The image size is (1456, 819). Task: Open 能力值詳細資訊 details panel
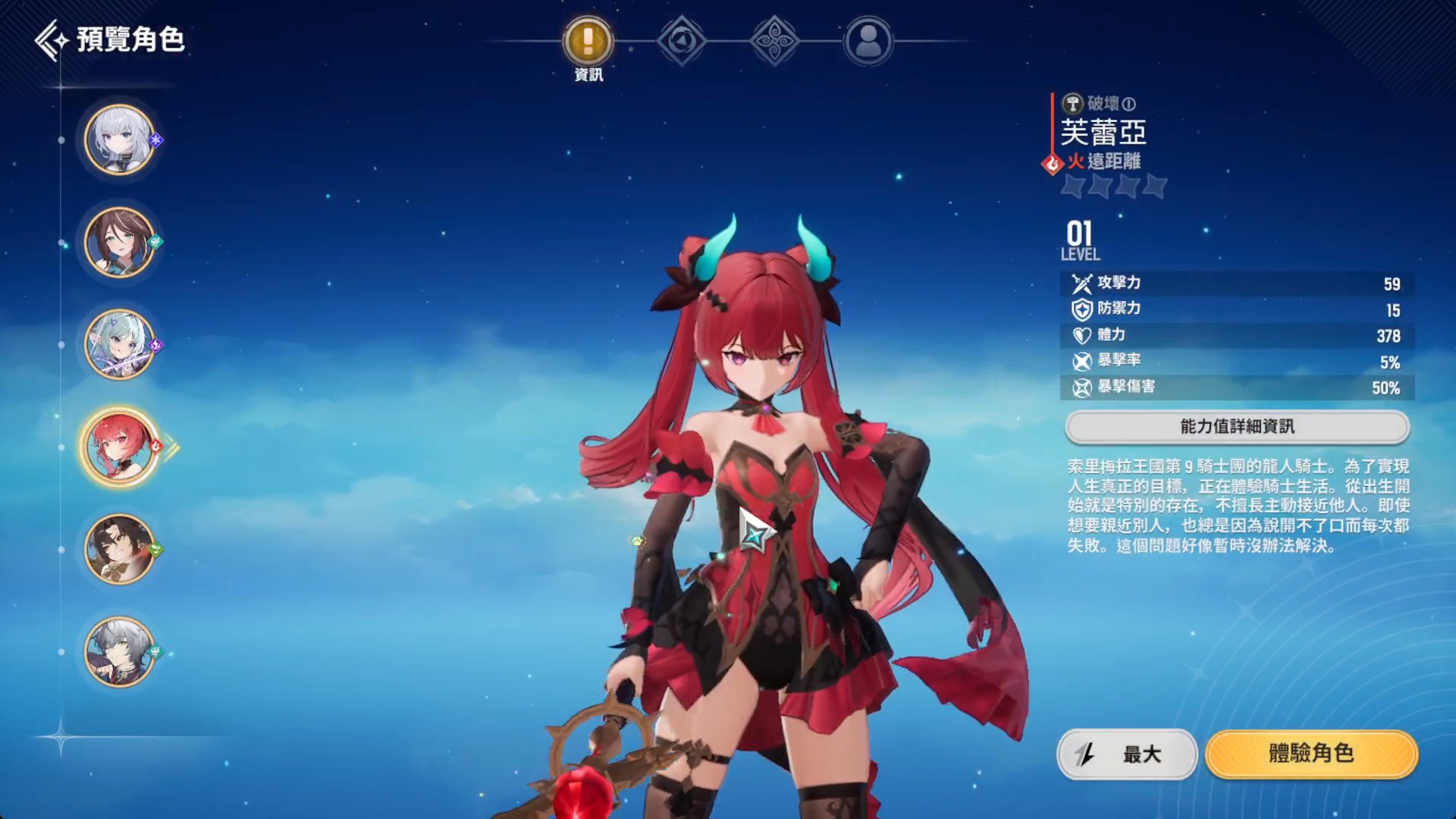point(1236,426)
